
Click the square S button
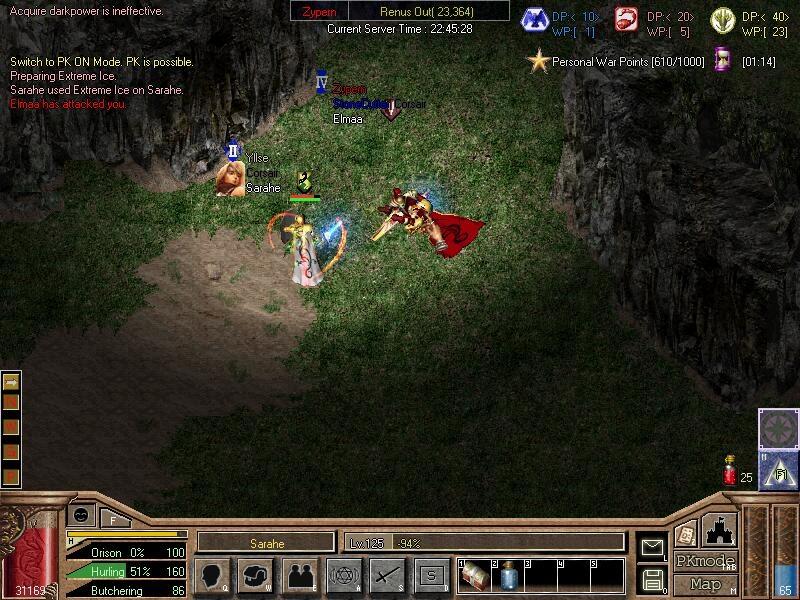tap(431, 576)
